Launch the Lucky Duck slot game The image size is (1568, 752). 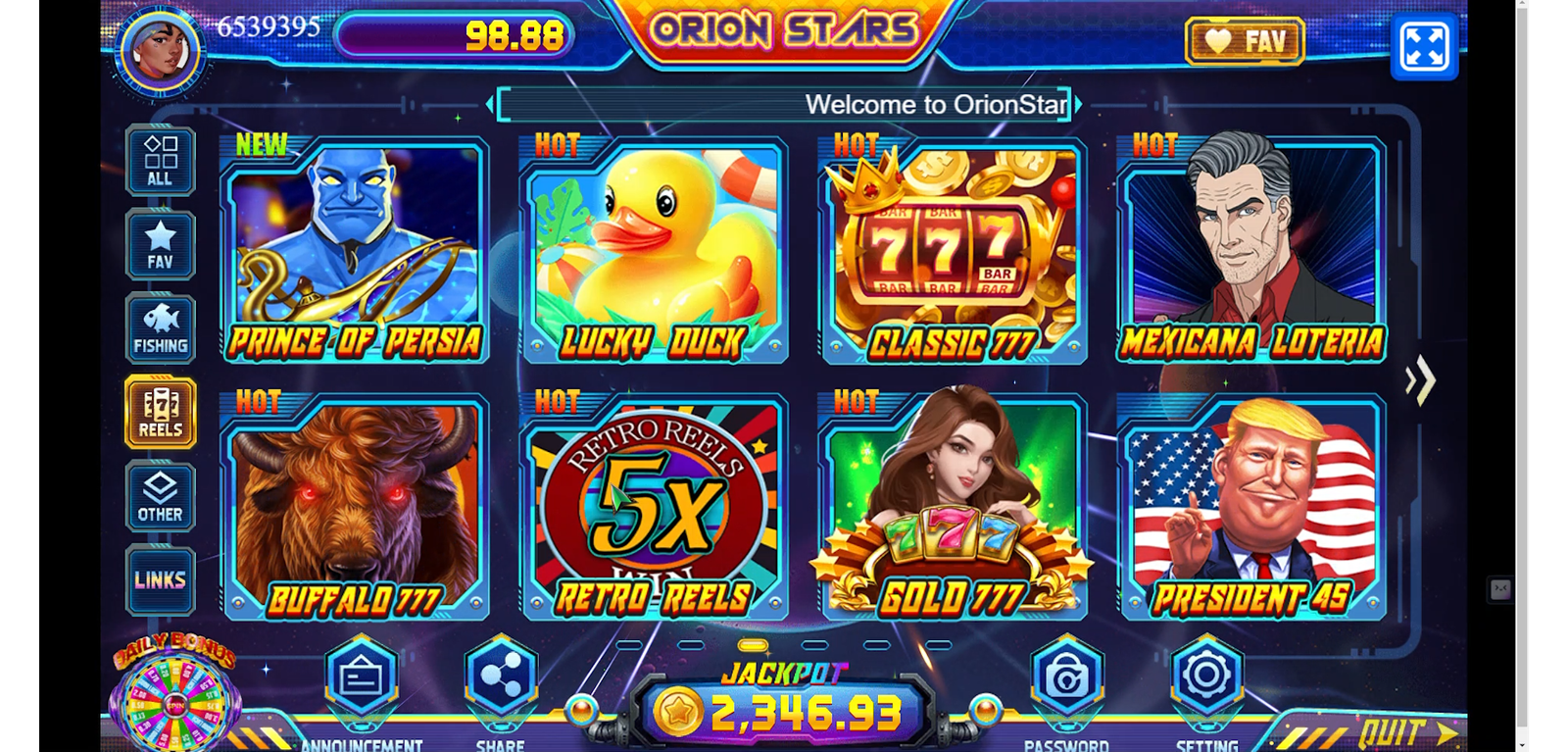click(654, 250)
